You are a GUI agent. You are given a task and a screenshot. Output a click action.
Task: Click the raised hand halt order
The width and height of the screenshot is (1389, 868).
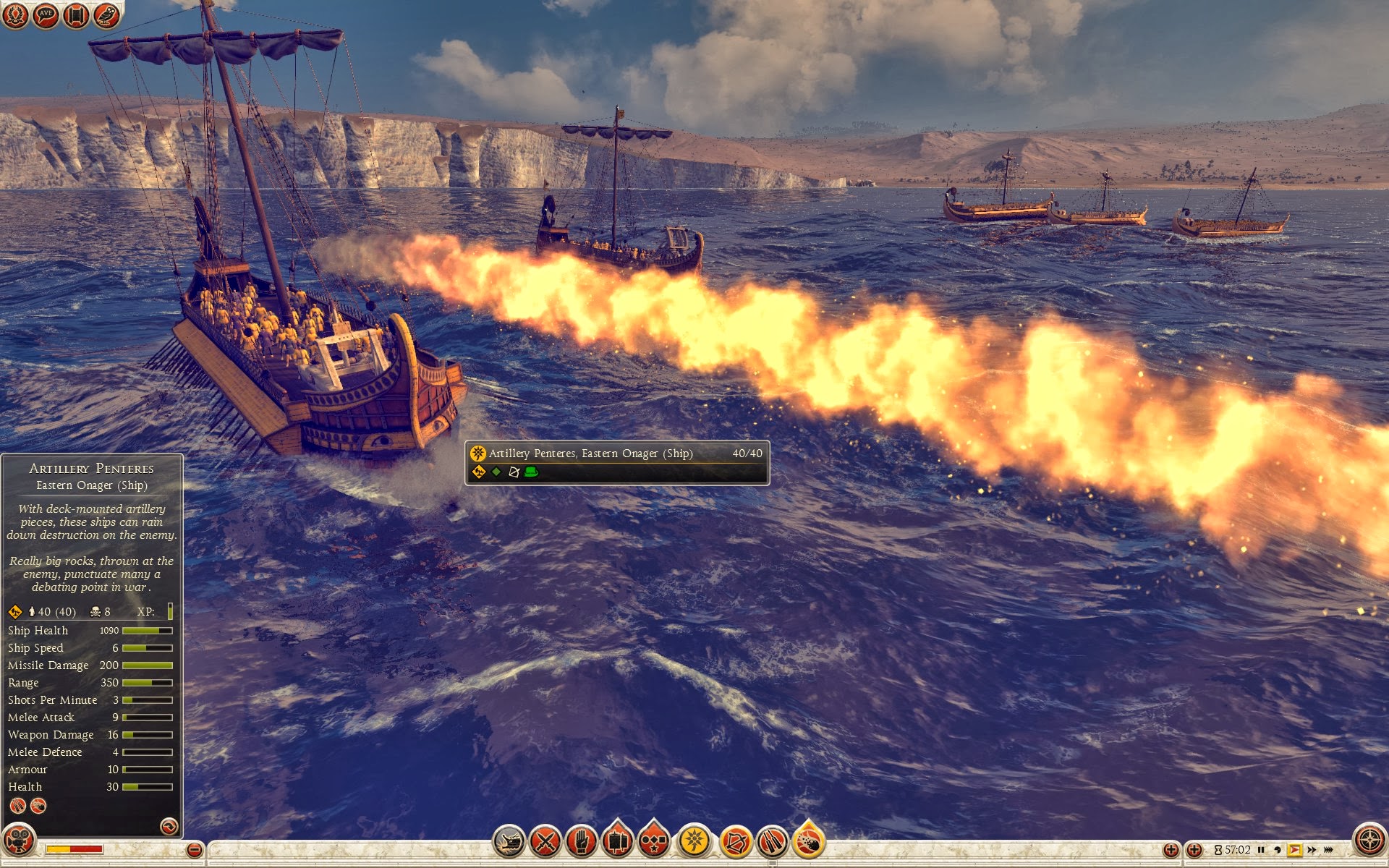click(x=582, y=841)
